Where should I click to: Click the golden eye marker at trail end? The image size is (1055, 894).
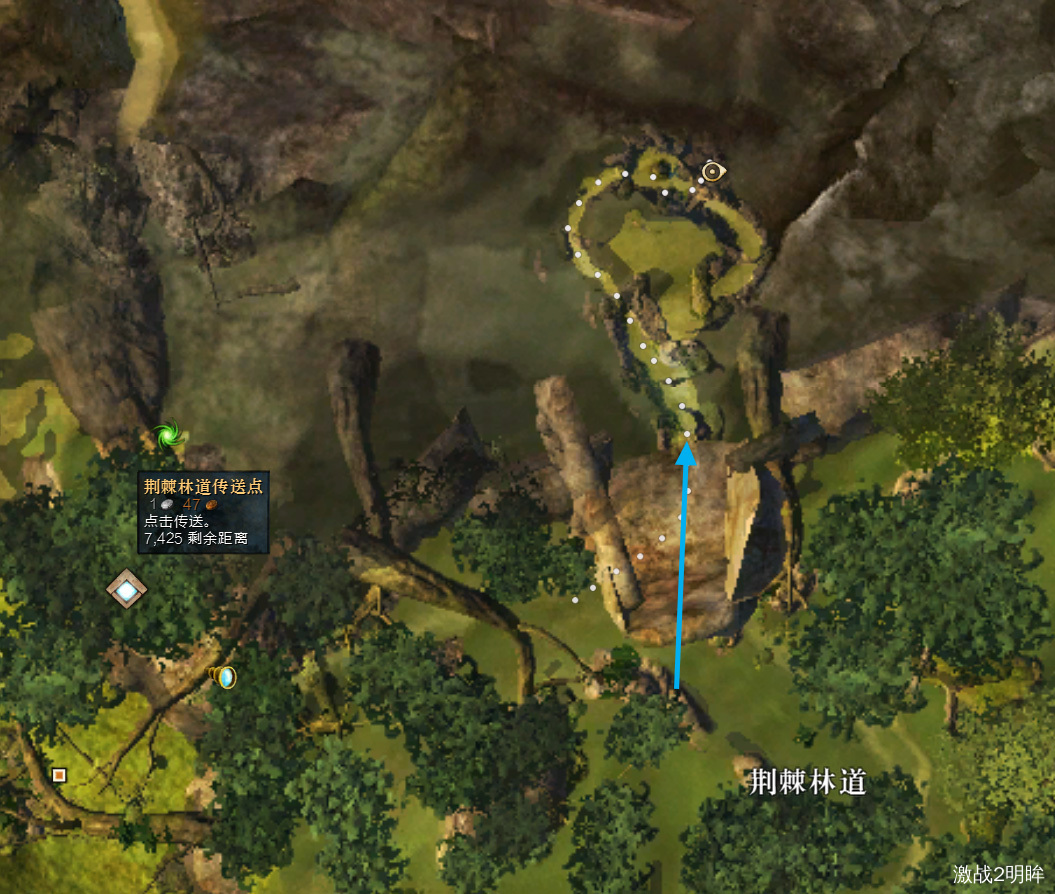tap(712, 172)
